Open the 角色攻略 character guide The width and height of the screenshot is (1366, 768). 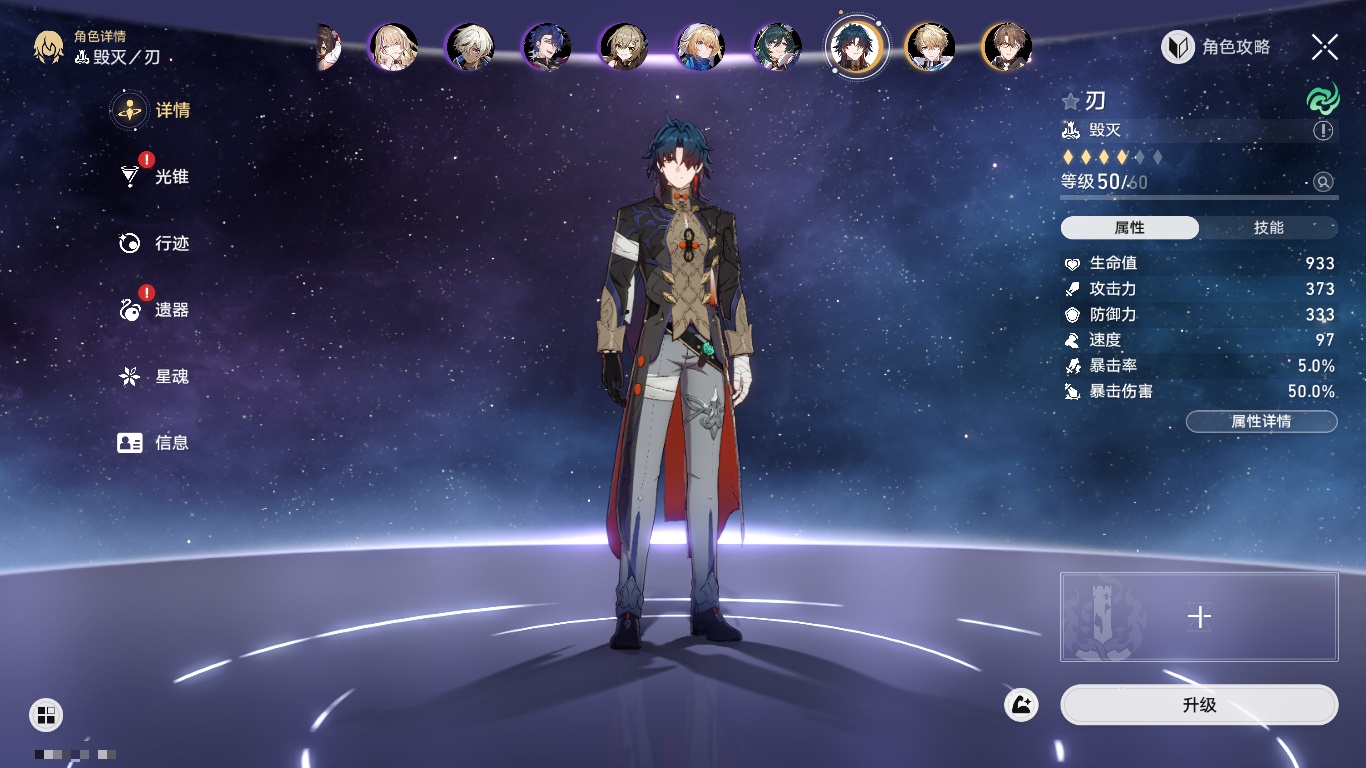[1216, 46]
